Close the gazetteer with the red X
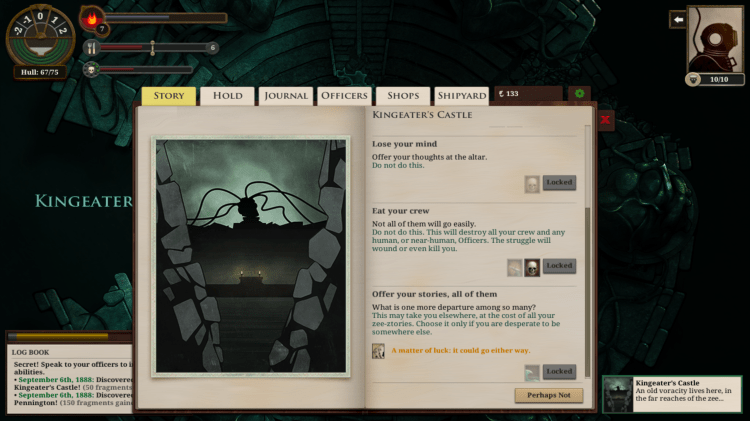 pos(605,119)
